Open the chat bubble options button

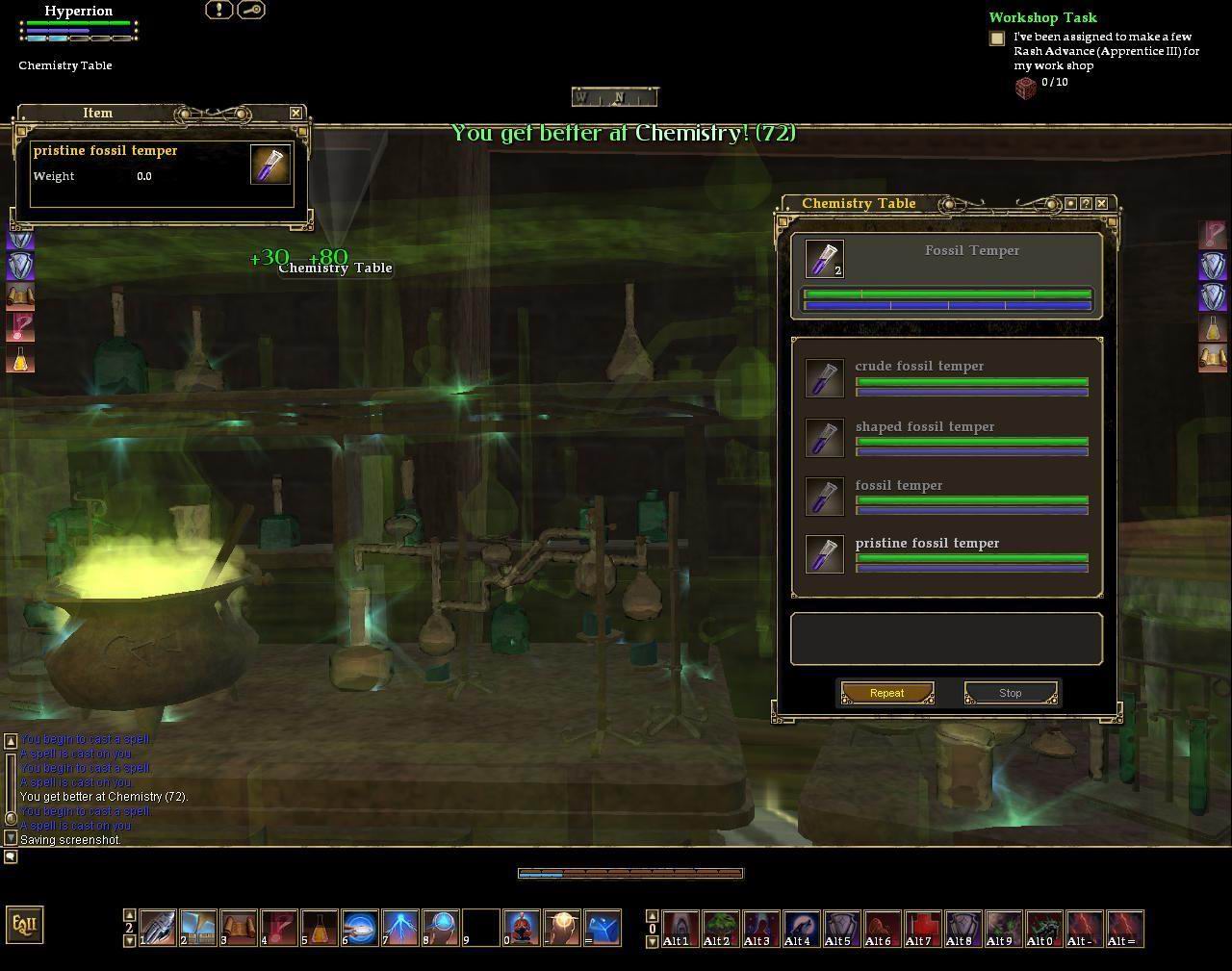(11, 856)
